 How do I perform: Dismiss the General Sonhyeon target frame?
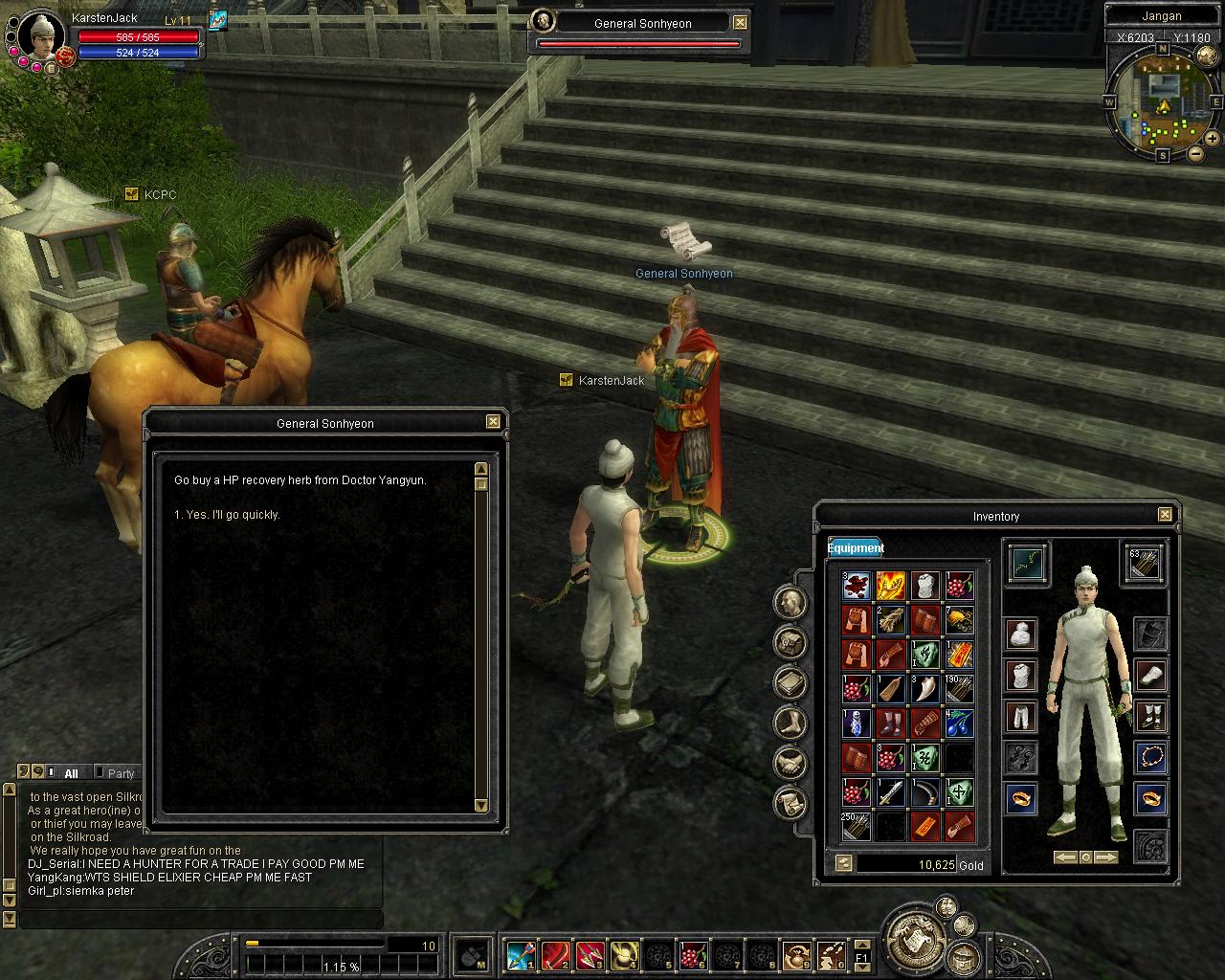(x=740, y=23)
